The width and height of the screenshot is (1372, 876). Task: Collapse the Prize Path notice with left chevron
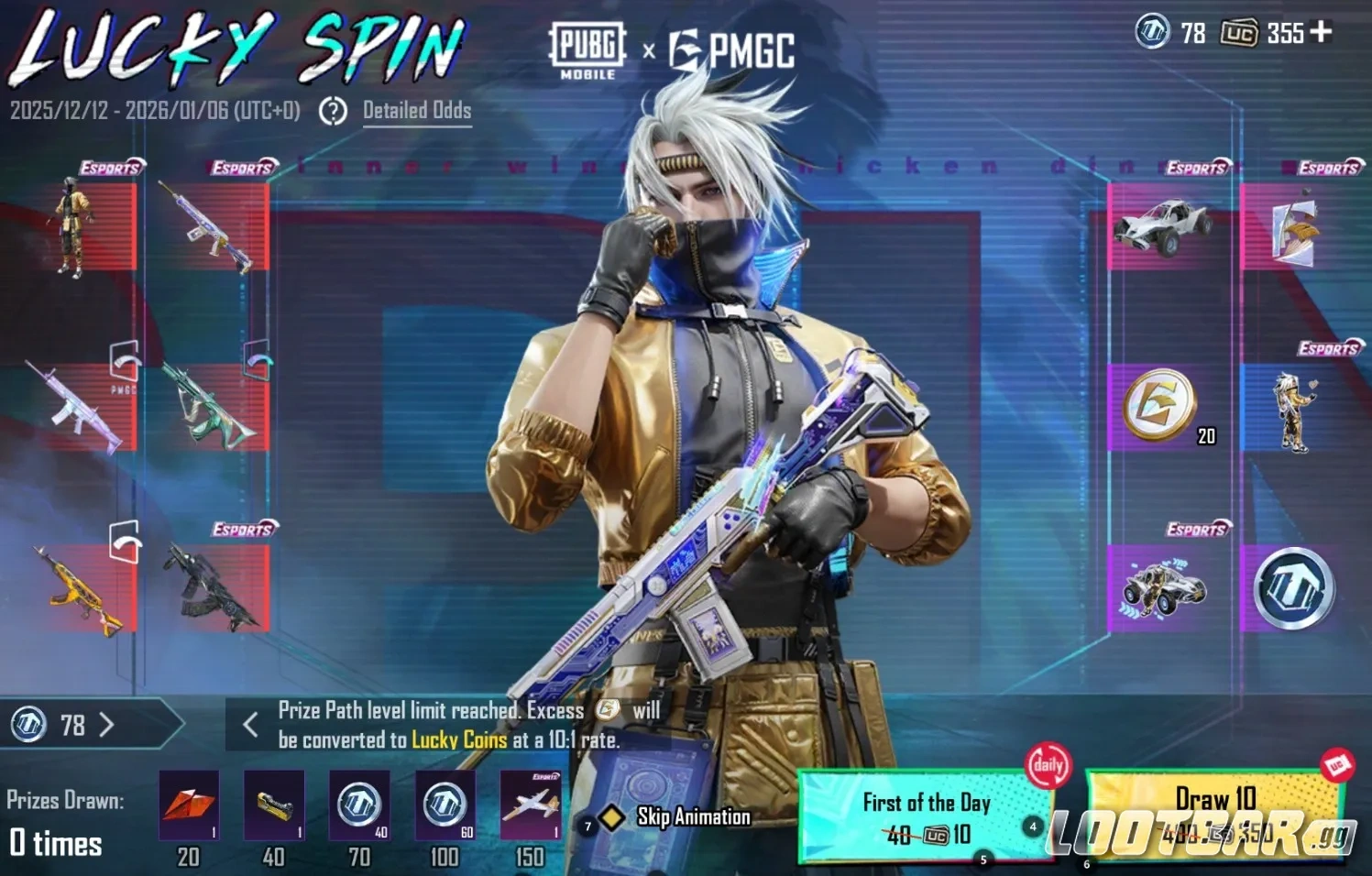pos(249,725)
